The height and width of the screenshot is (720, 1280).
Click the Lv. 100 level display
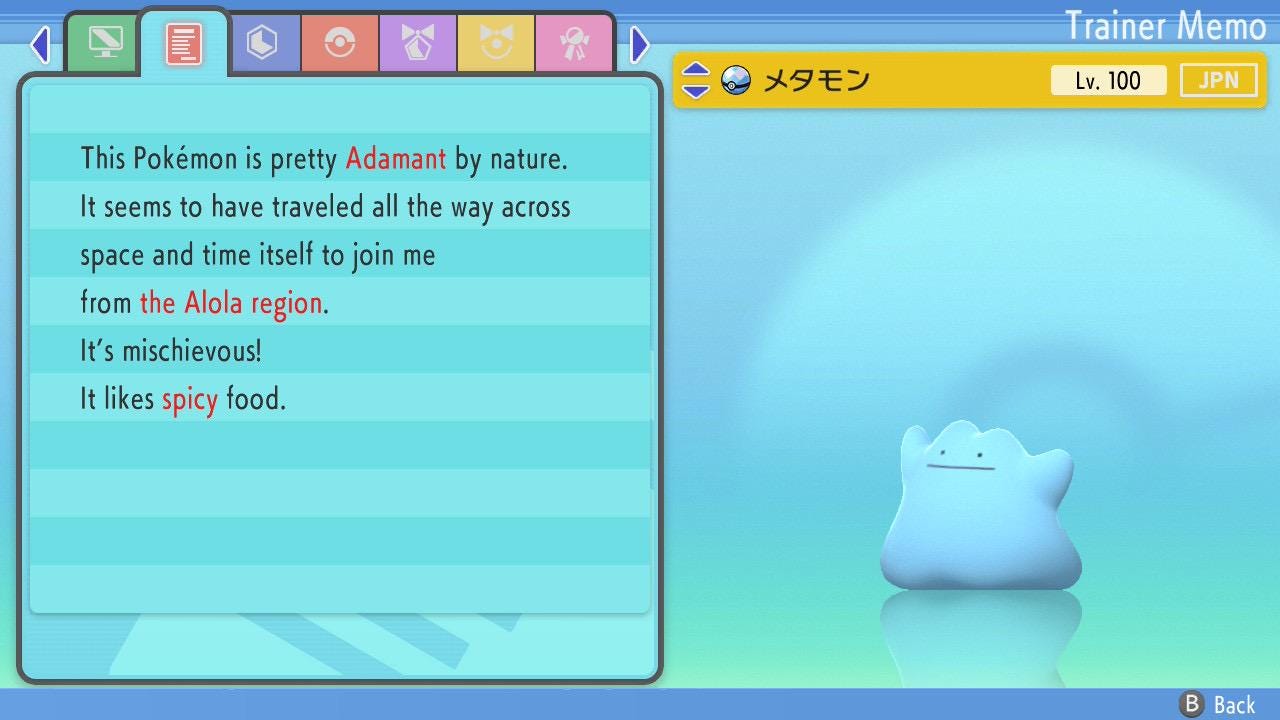point(1109,80)
